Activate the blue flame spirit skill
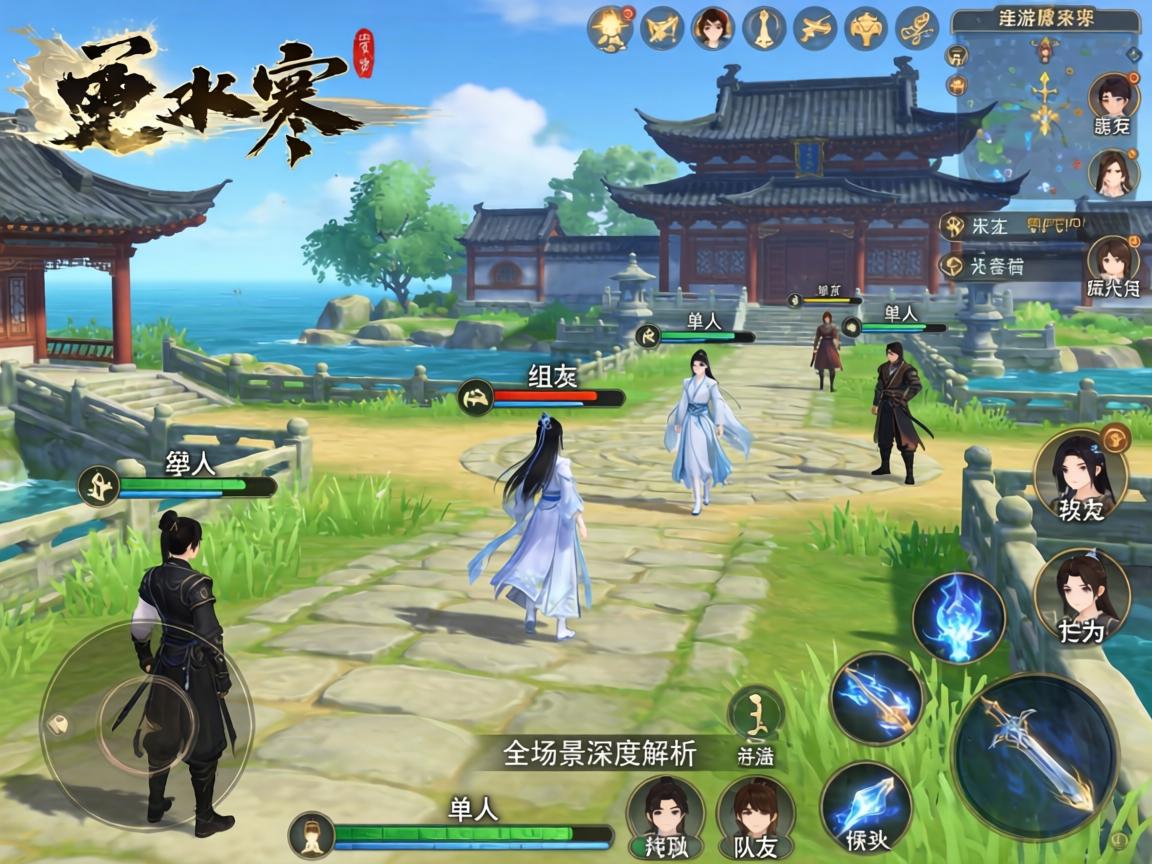The height and width of the screenshot is (864, 1152). pyautogui.click(x=958, y=618)
